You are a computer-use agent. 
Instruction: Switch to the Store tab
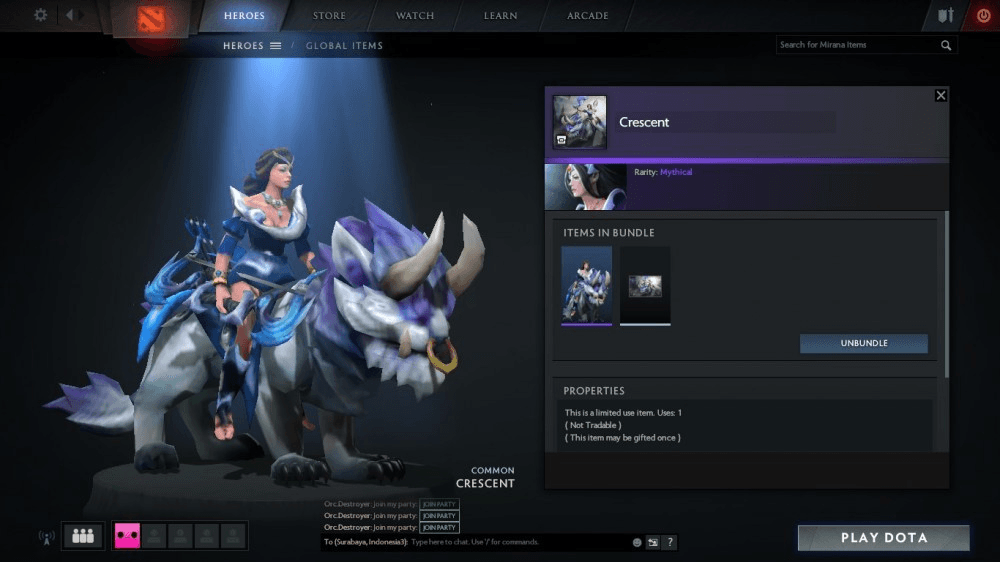pos(329,16)
